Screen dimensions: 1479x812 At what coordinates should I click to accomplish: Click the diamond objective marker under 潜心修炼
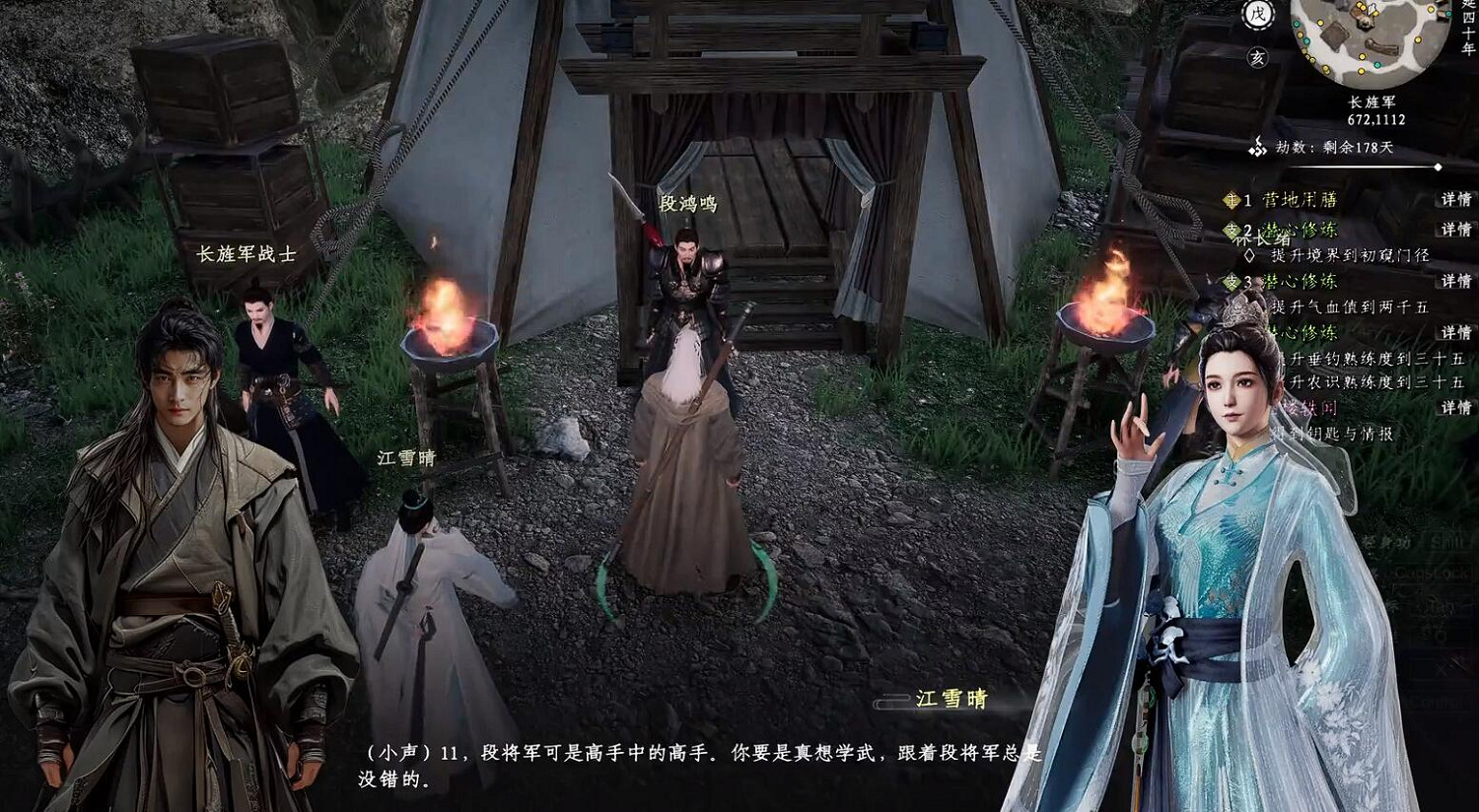(x=1247, y=254)
